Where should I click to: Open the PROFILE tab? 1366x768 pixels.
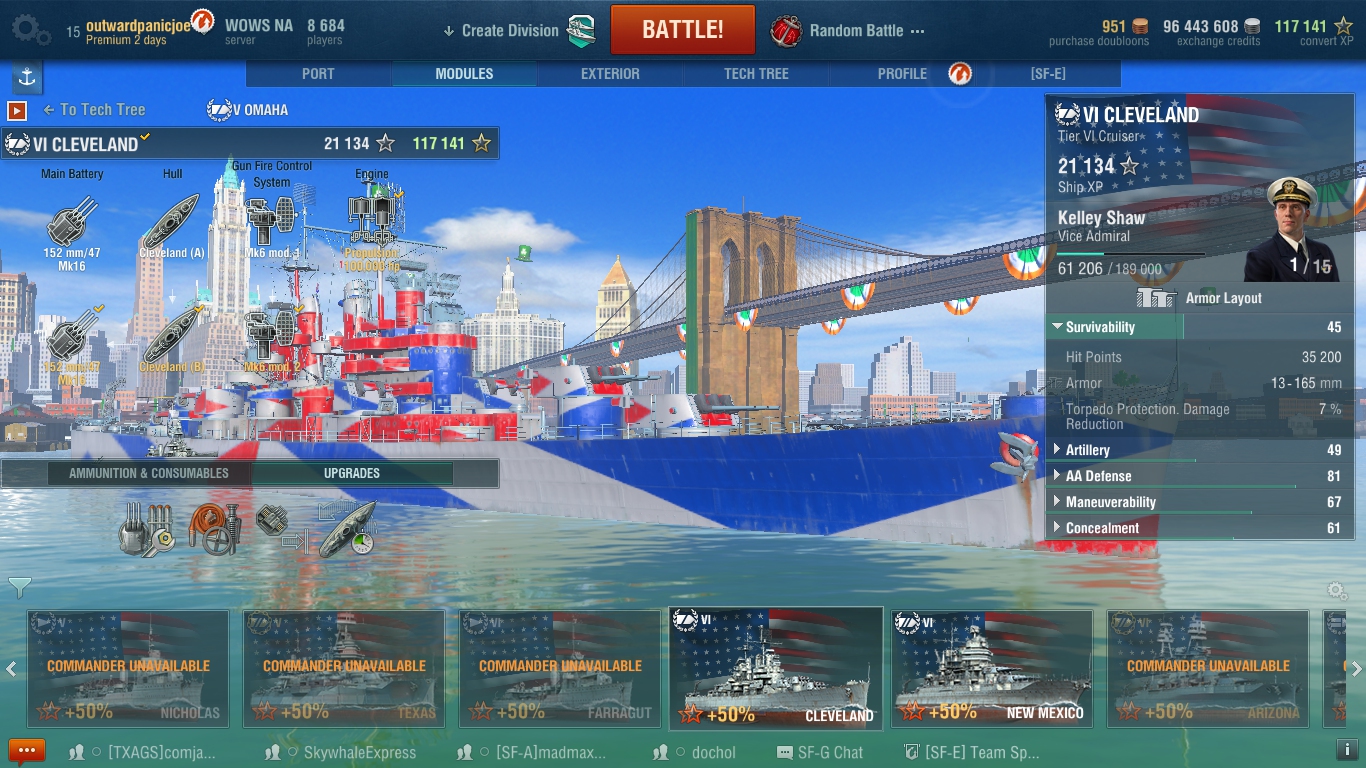902,74
